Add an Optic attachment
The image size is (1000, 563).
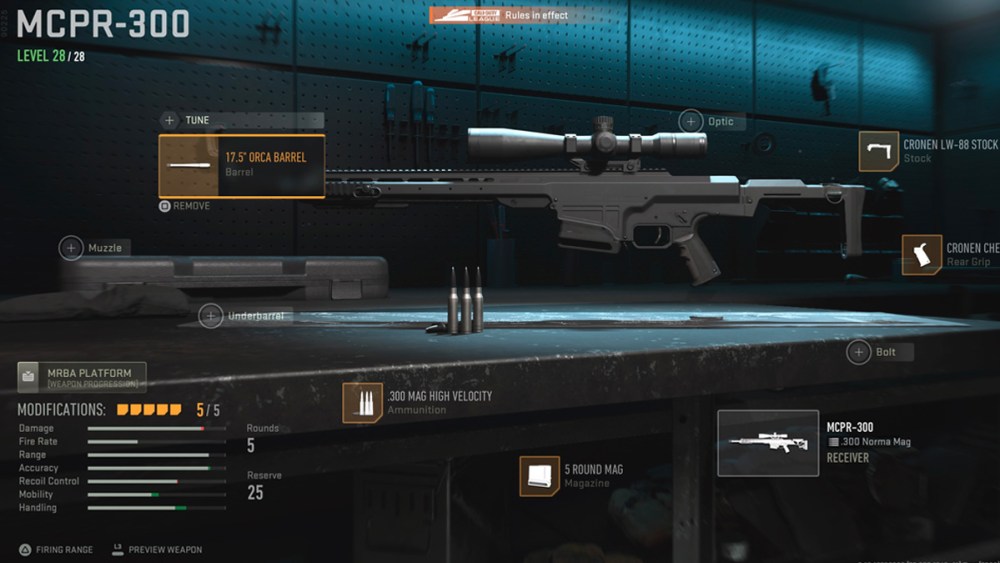pos(692,122)
